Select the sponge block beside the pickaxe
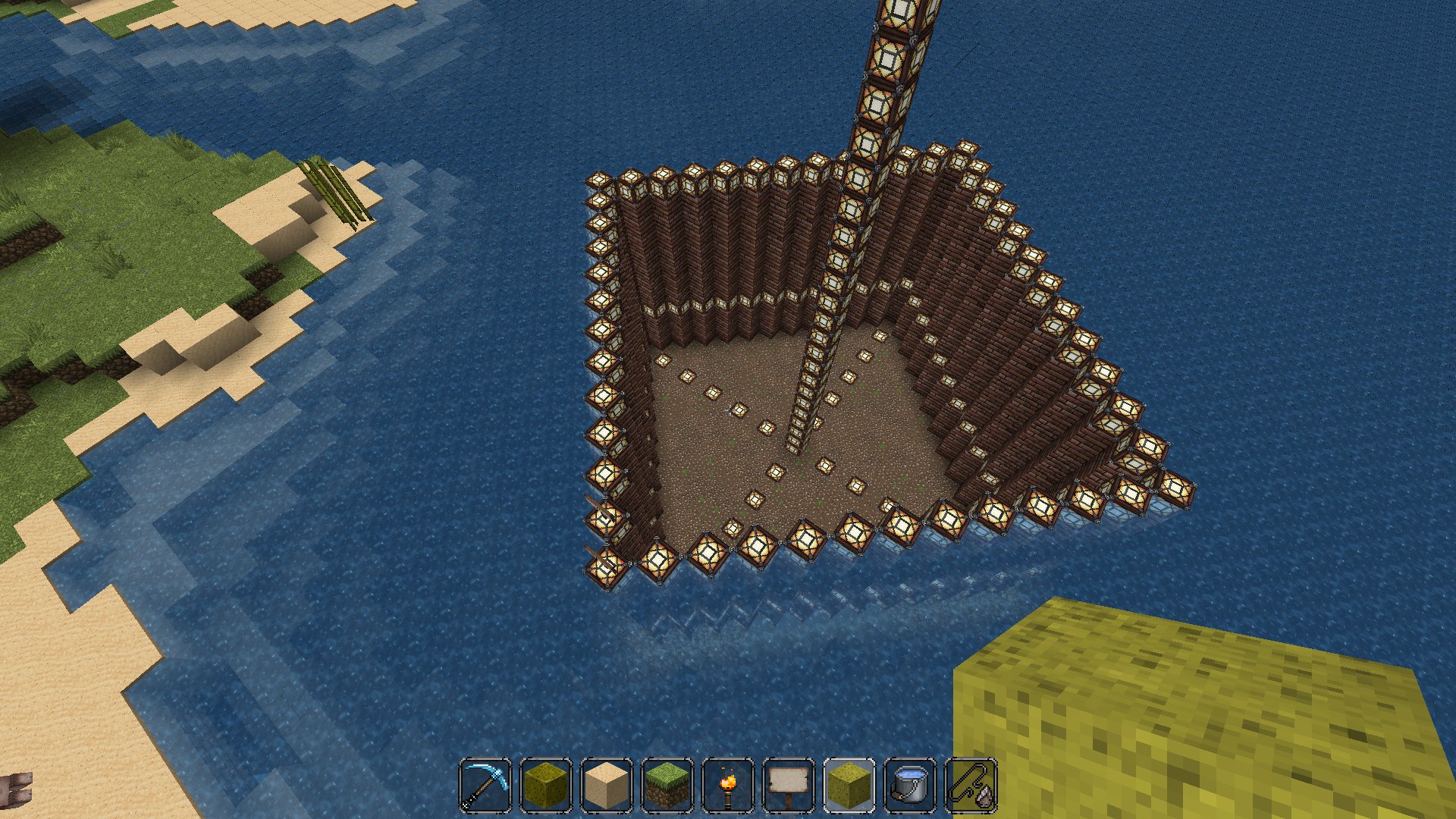Image resolution: width=1456 pixels, height=819 pixels. coord(546,785)
